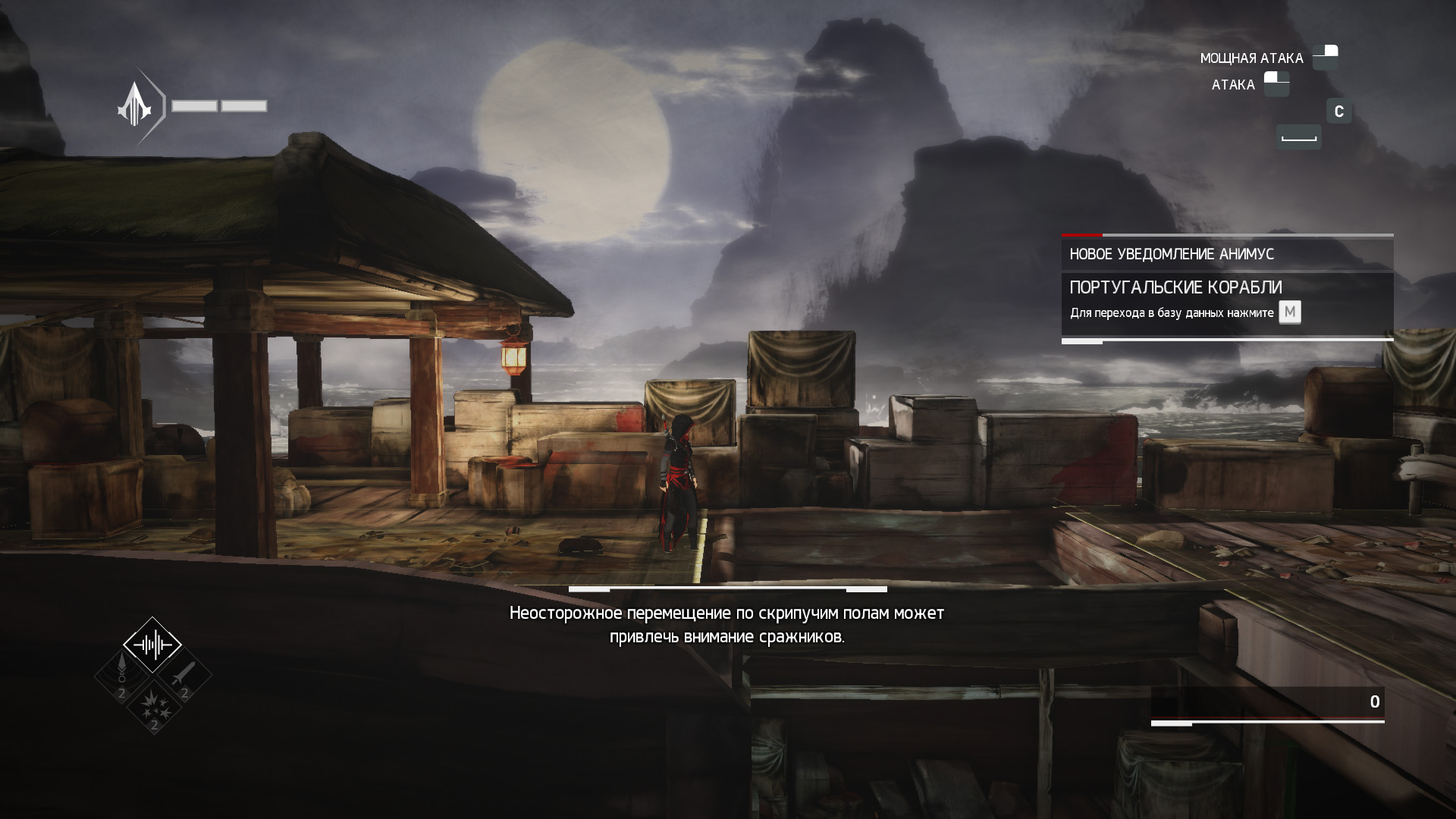Screen dimensions: 1456x819
Task: Select the throwing knife tool slot
Action: pos(184,675)
